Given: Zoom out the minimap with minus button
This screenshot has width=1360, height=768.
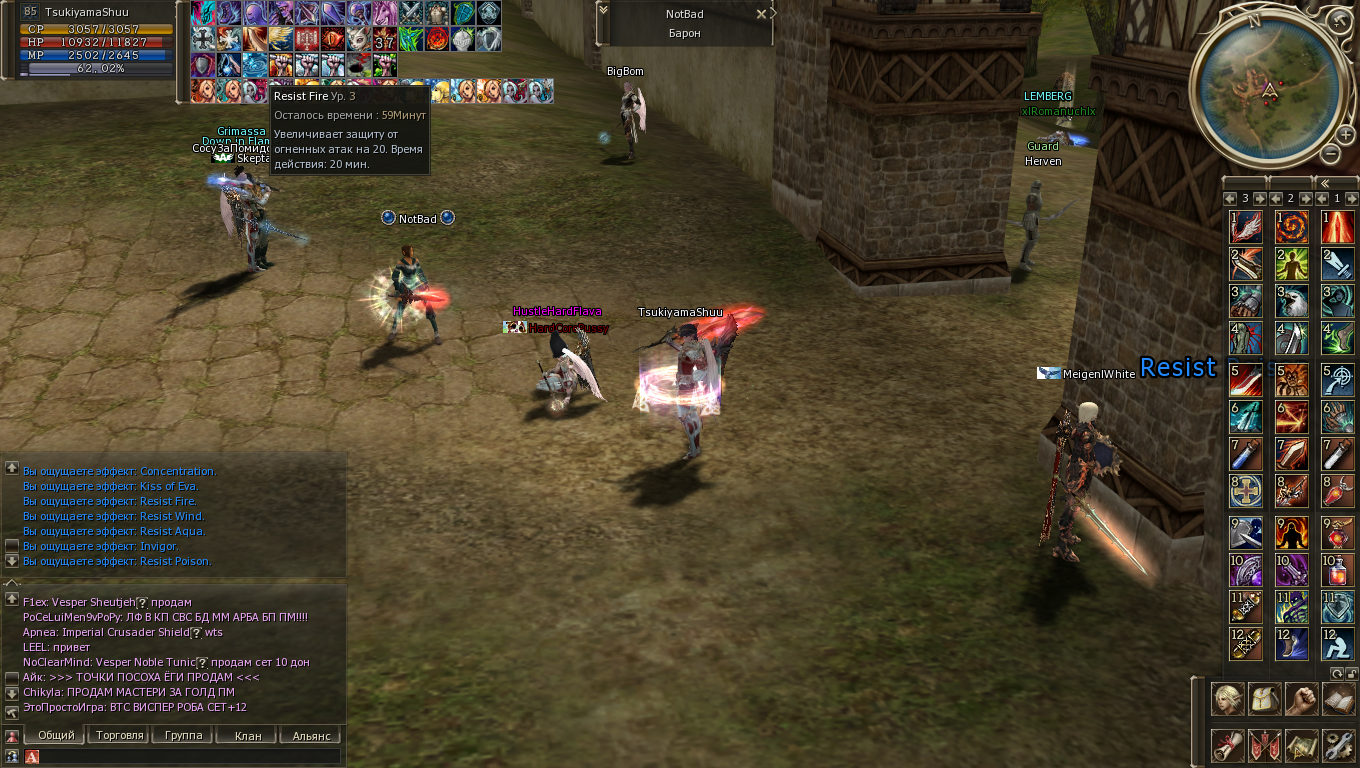Looking at the screenshot, I should (1330, 153).
